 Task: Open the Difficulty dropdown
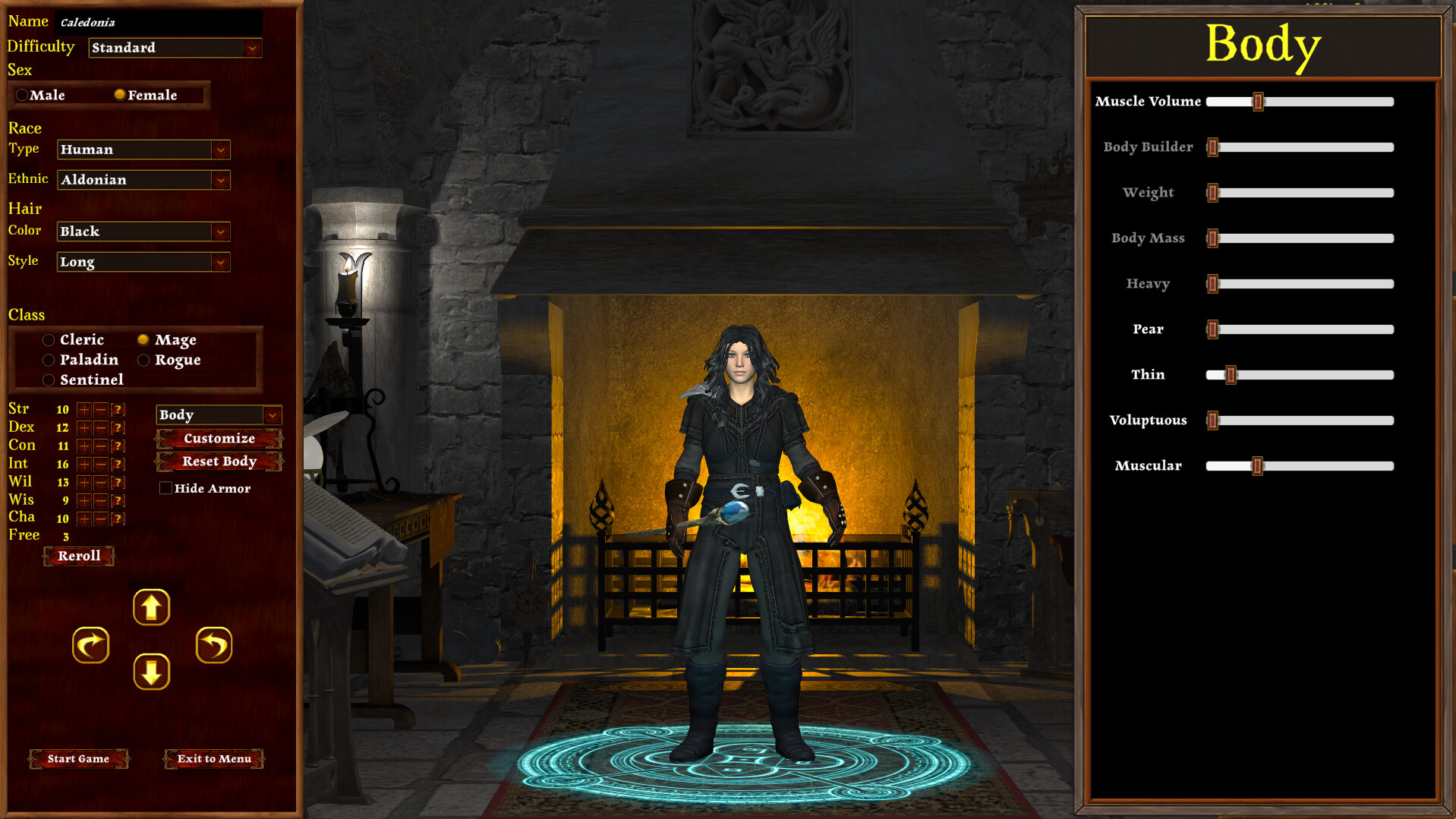point(252,48)
